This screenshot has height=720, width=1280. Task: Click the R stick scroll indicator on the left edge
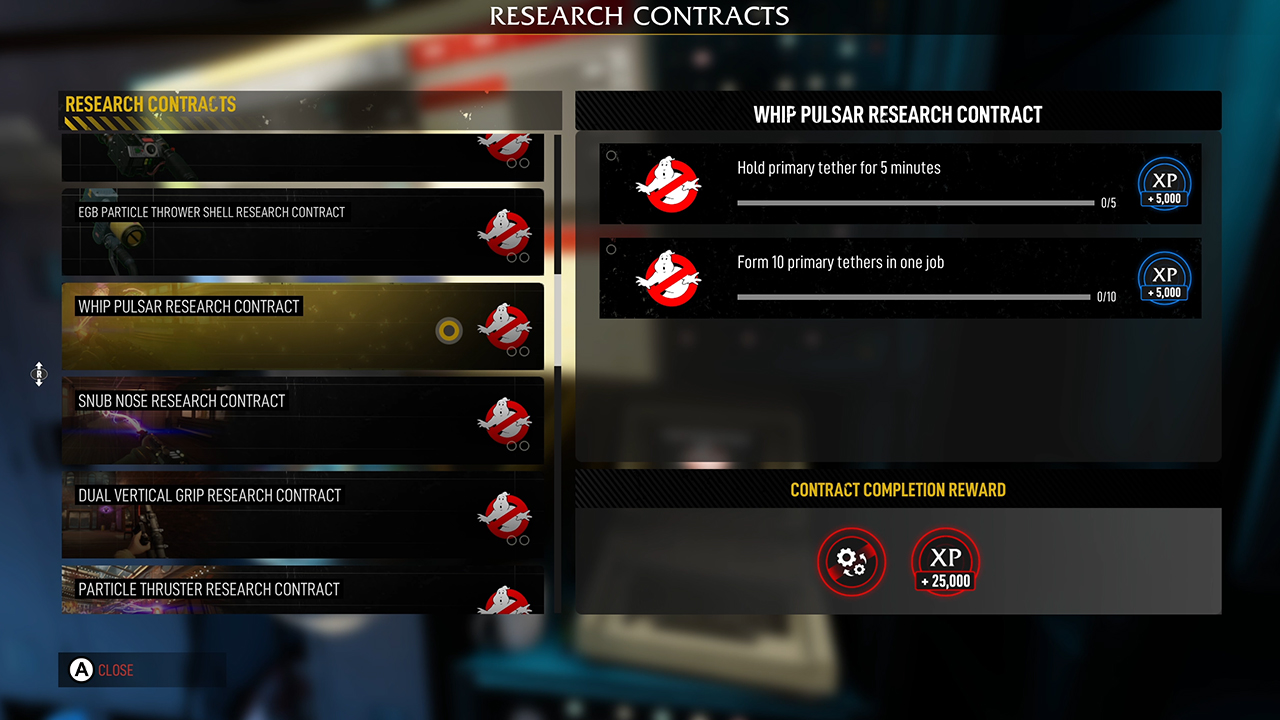point(38,375)
